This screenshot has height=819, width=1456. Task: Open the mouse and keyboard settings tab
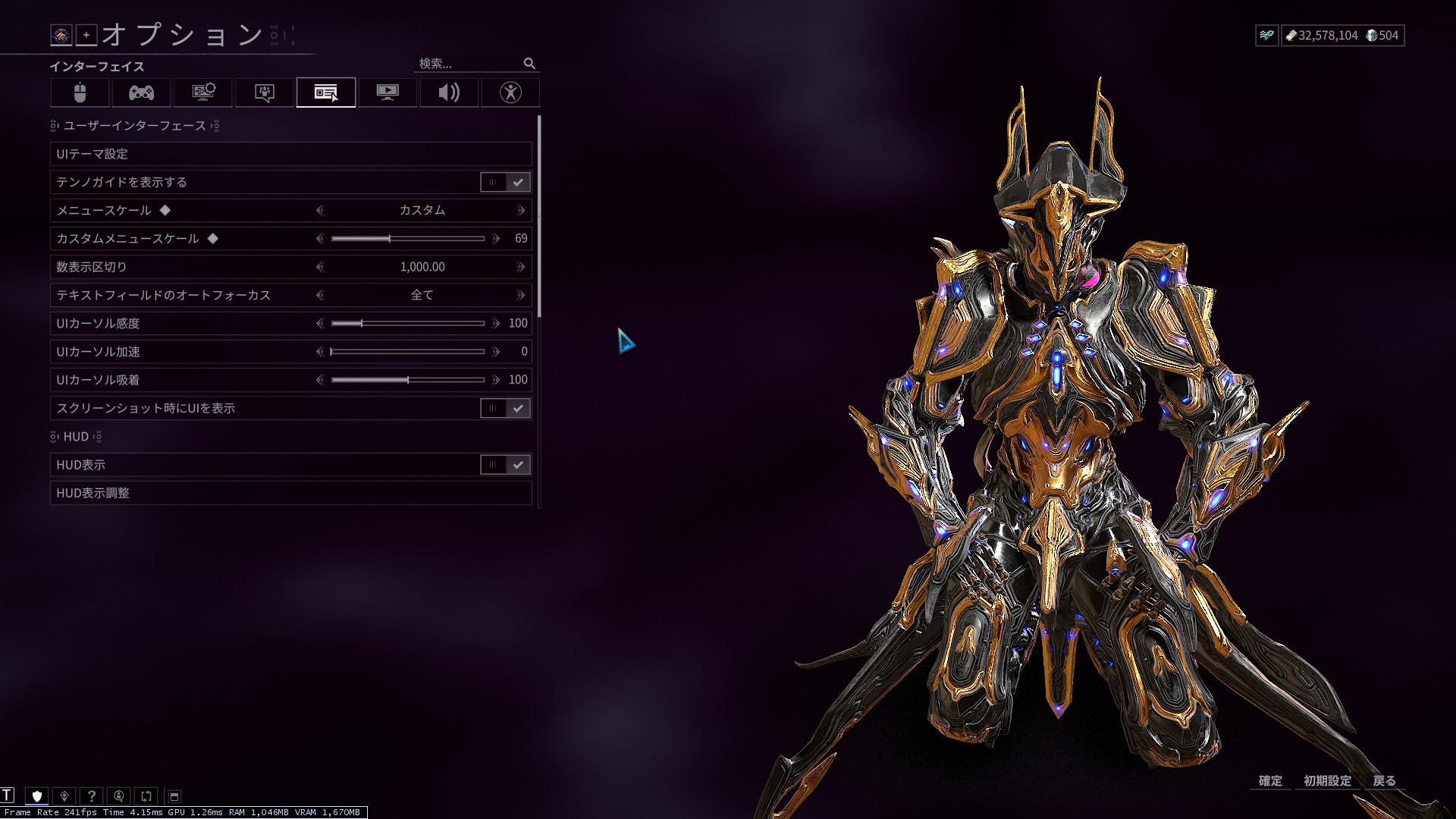(80, 93)
